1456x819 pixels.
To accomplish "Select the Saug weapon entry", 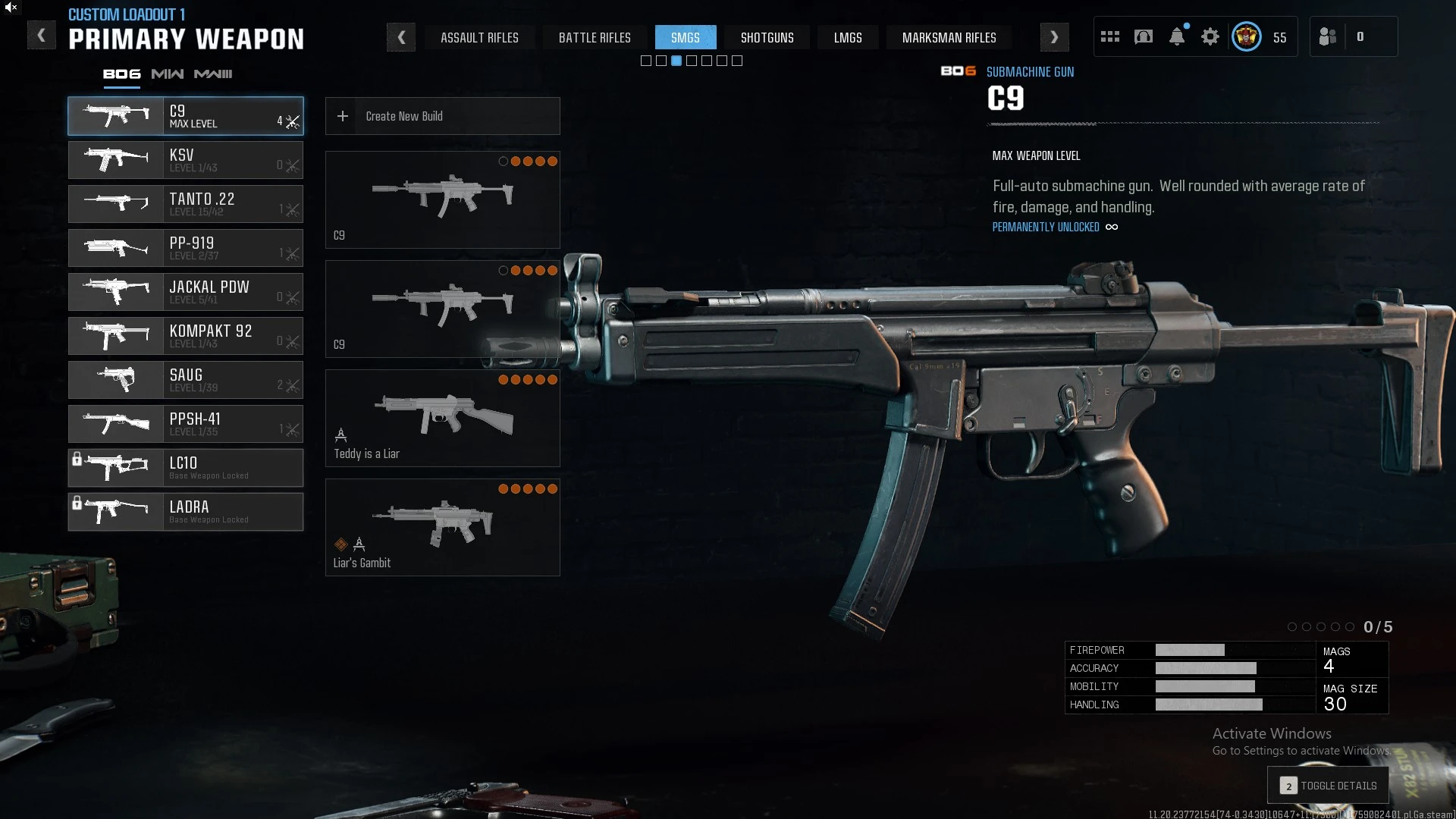I will (x=186, y=380).
